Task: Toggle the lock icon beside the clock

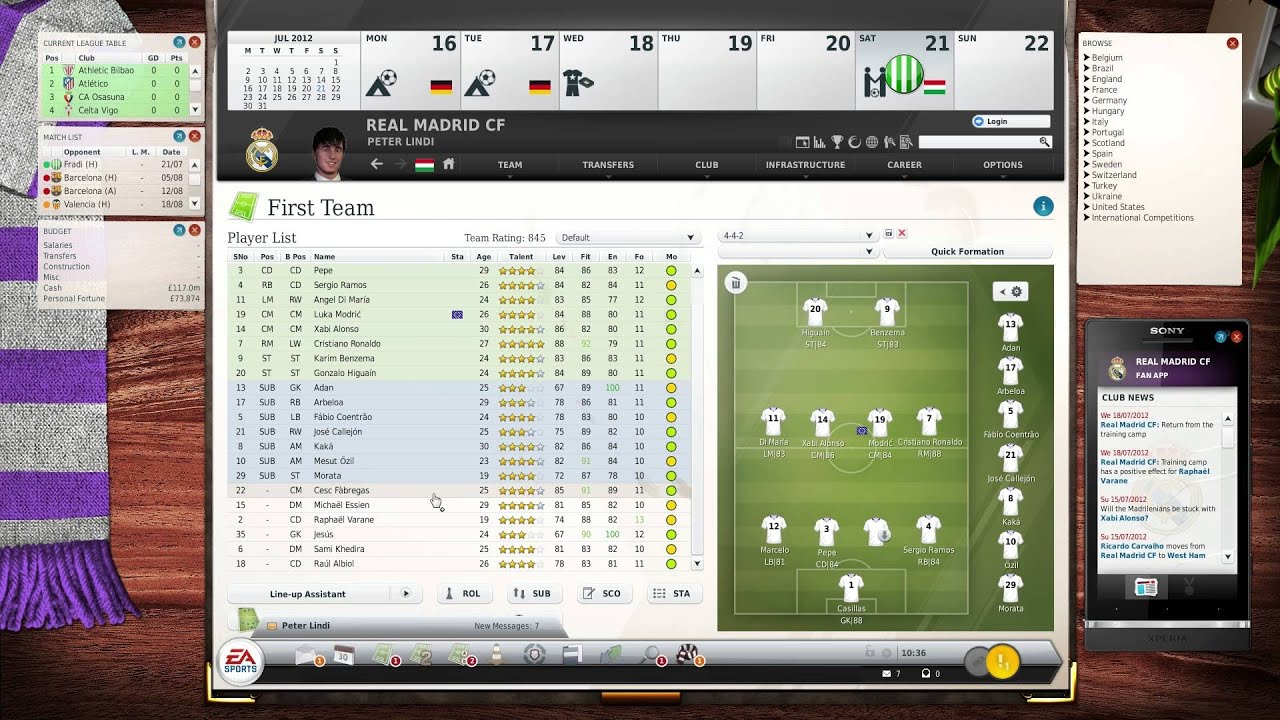Action: click(868, 651)
